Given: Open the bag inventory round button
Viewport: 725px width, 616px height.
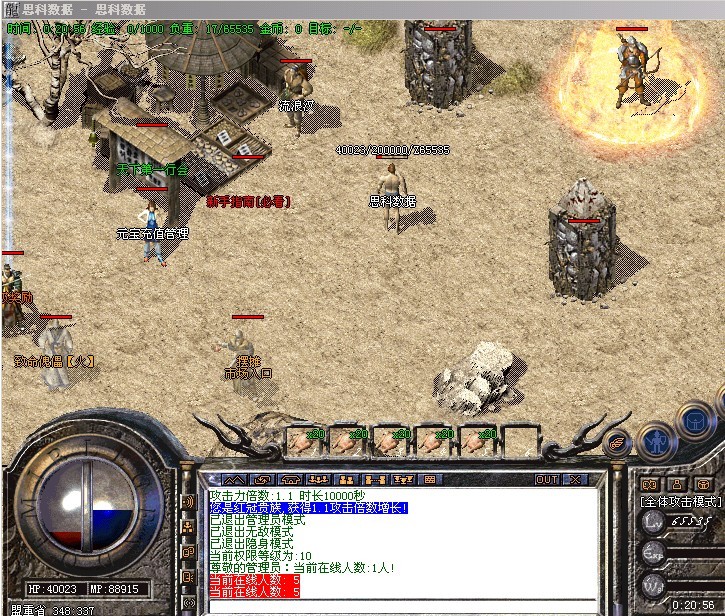Looking at the screenshot, I should click(695, 420).
